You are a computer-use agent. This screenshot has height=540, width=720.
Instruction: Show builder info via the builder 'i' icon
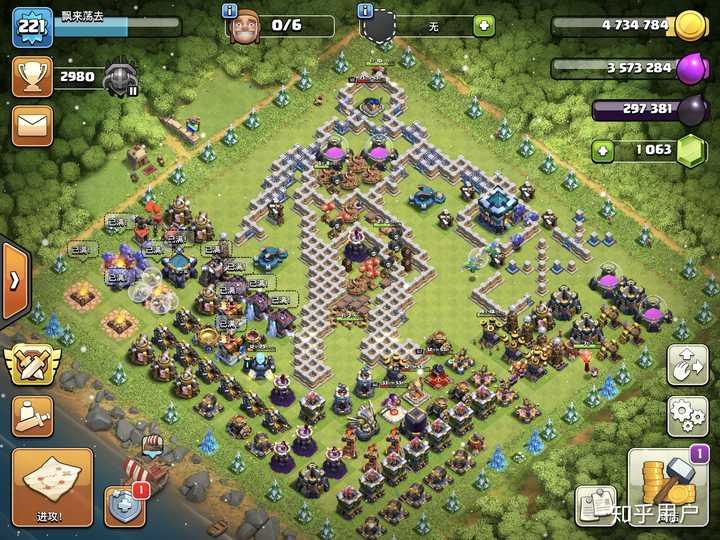[x=231, y=10]
